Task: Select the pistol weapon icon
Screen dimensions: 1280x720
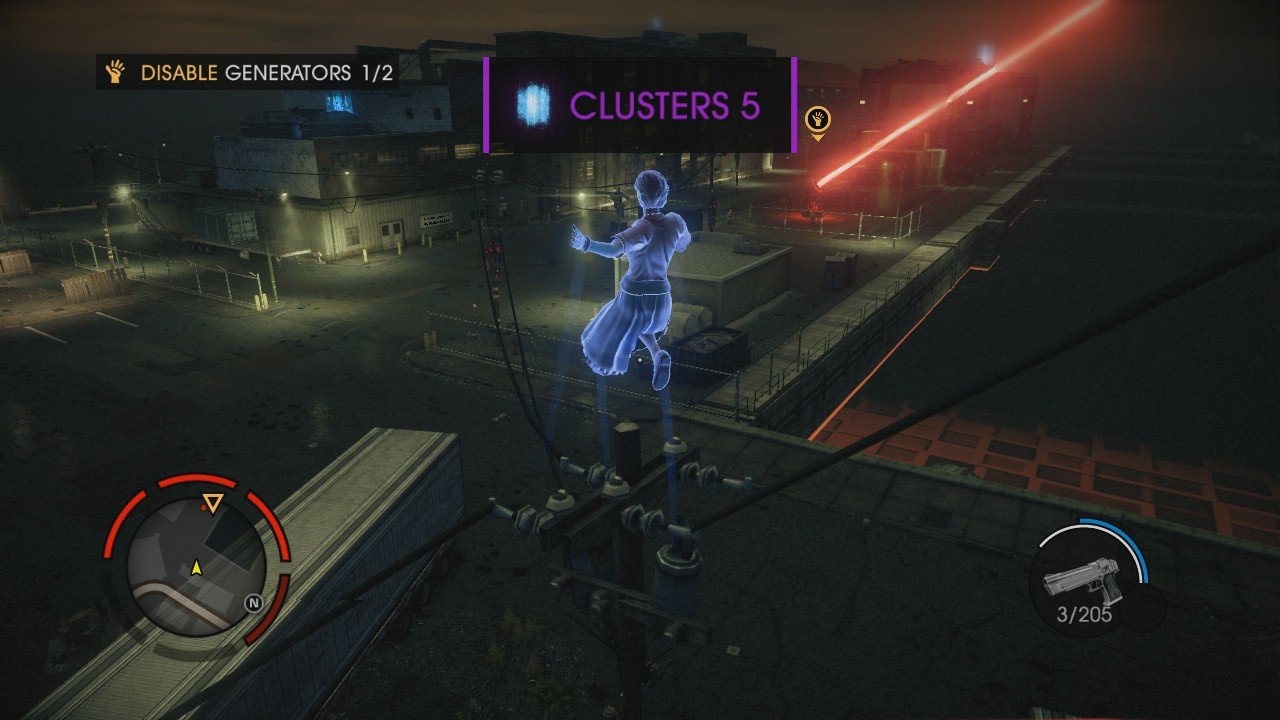Action: [1084, 579]
